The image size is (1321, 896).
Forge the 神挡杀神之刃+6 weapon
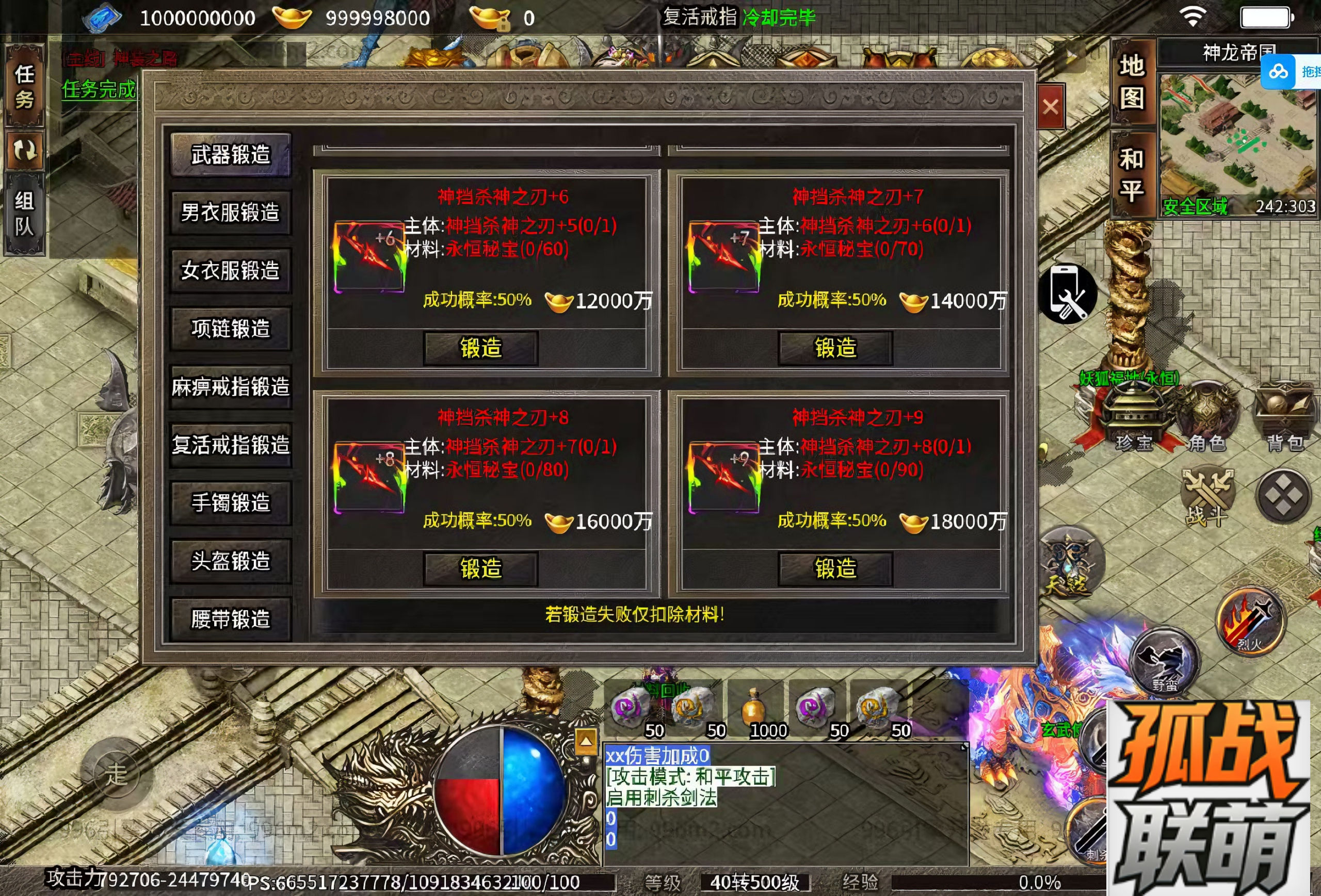point(480,348)
